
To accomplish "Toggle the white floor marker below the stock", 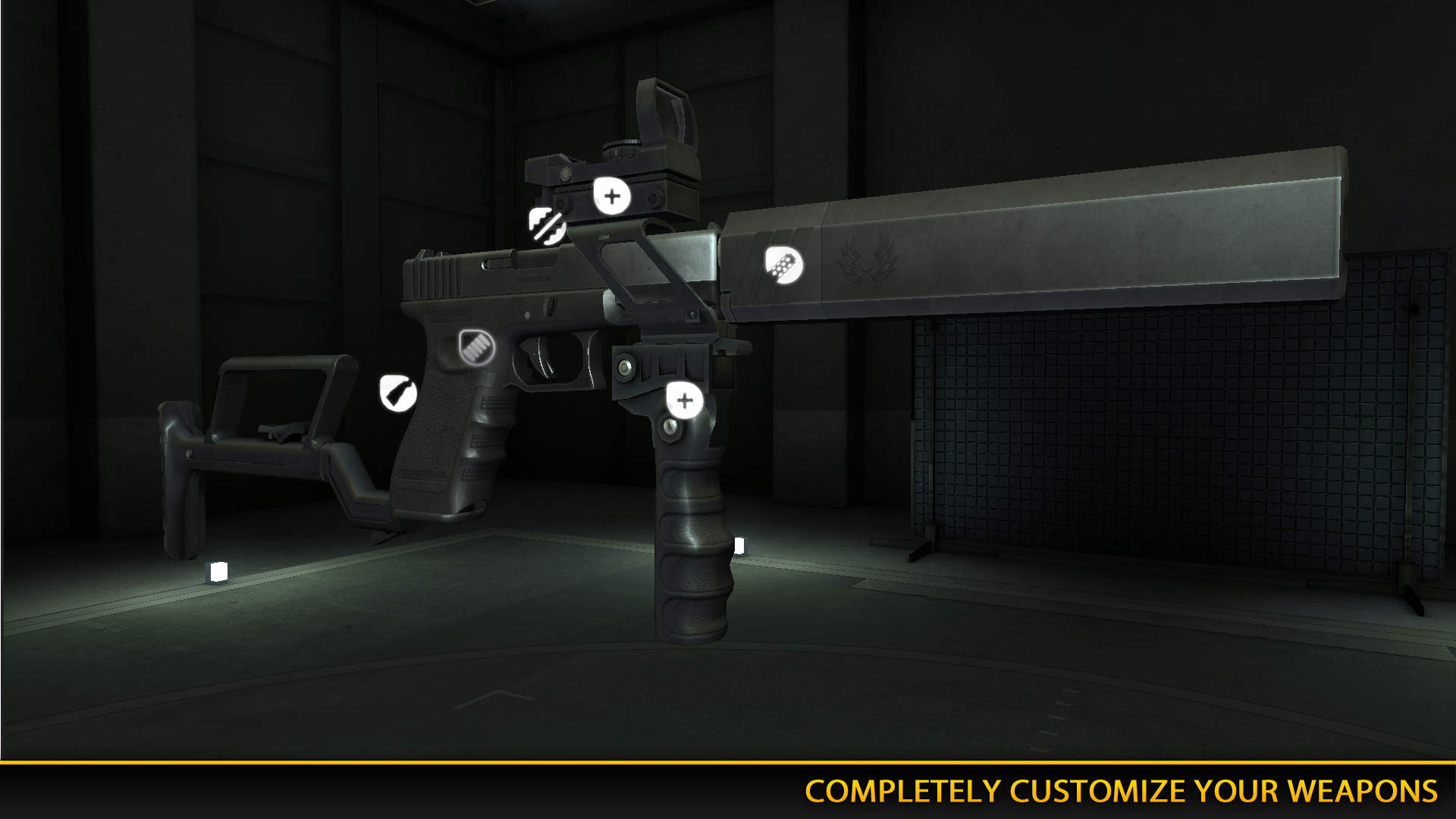I will point(218,573).
